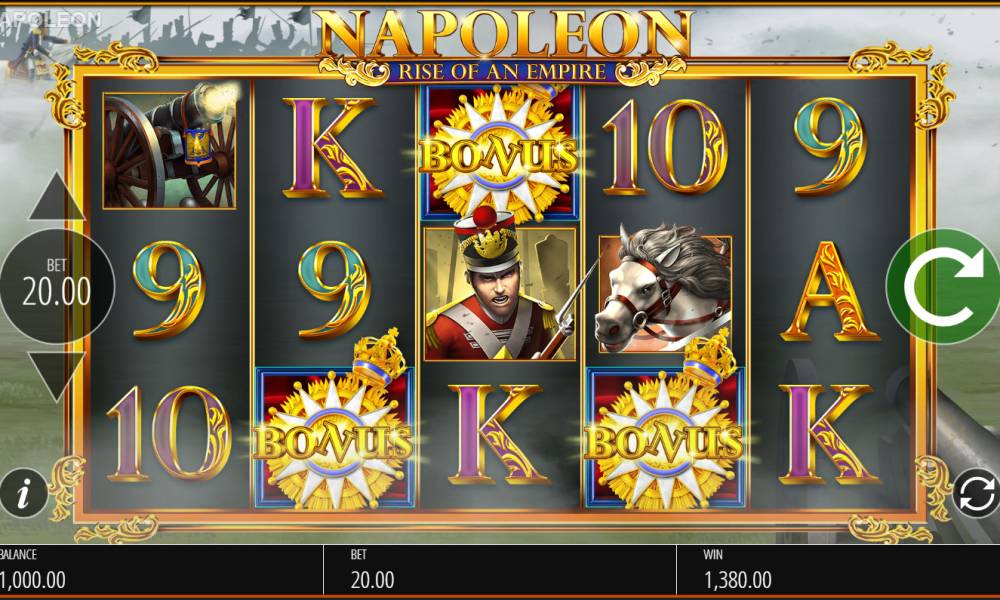
Task: Activate the autoplay circular arrows button
Action: click(975, 493)
